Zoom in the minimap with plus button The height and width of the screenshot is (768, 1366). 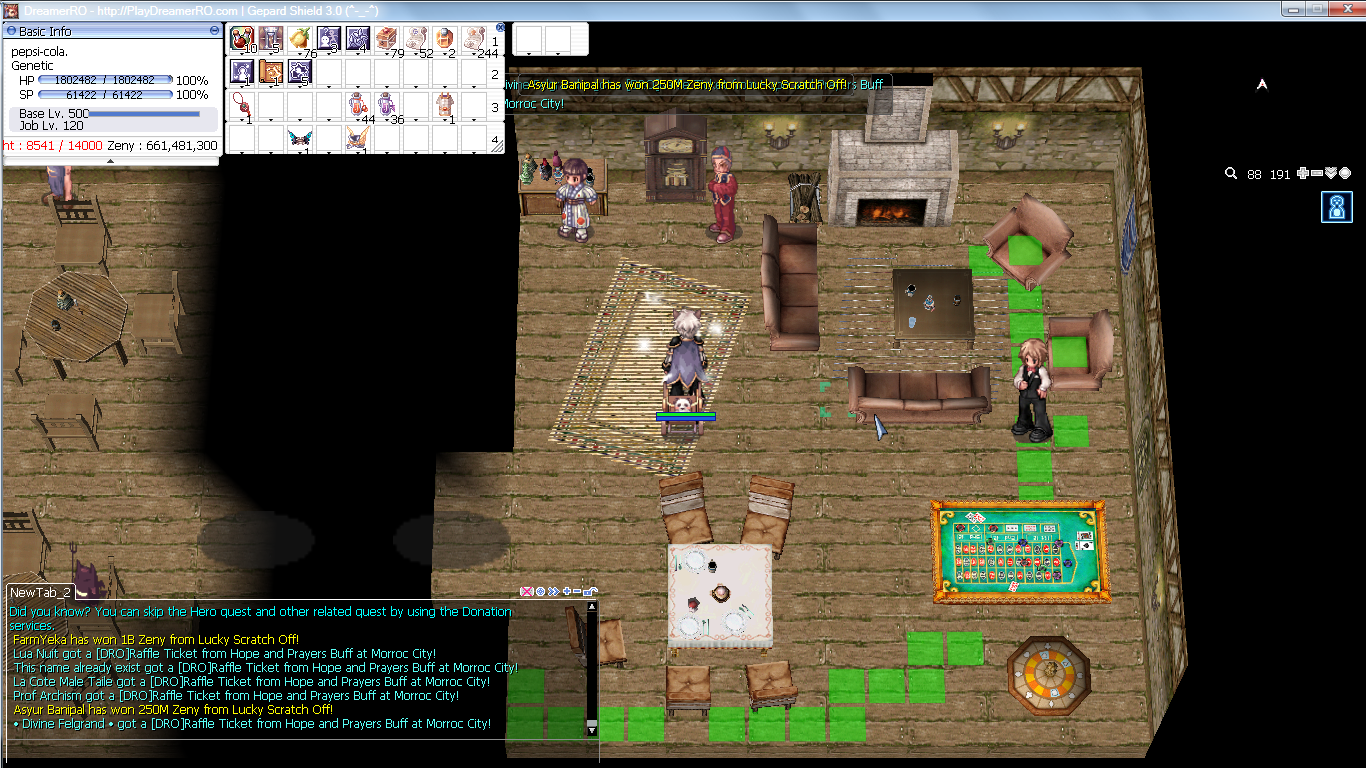coord(1302,174)
